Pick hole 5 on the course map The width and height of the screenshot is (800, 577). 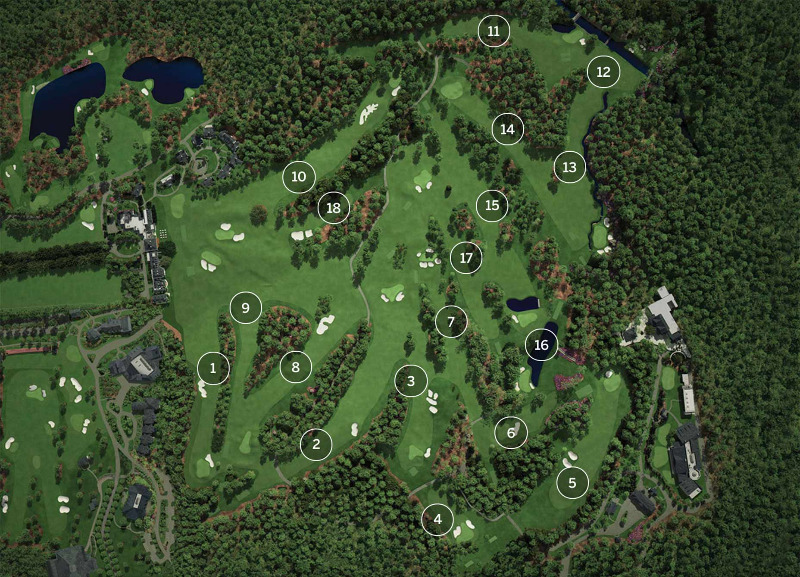point(572,484)
